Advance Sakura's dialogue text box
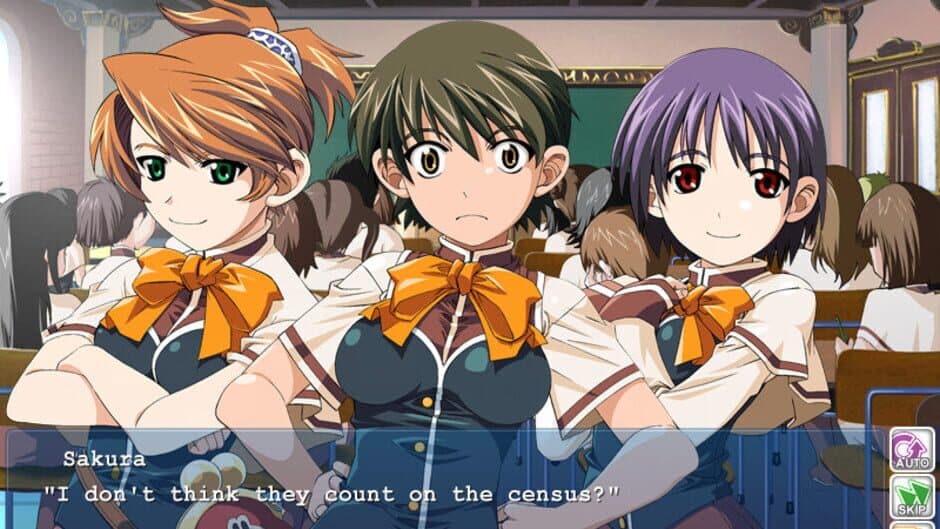Viewport: 940px width, 529px height. 440,480
